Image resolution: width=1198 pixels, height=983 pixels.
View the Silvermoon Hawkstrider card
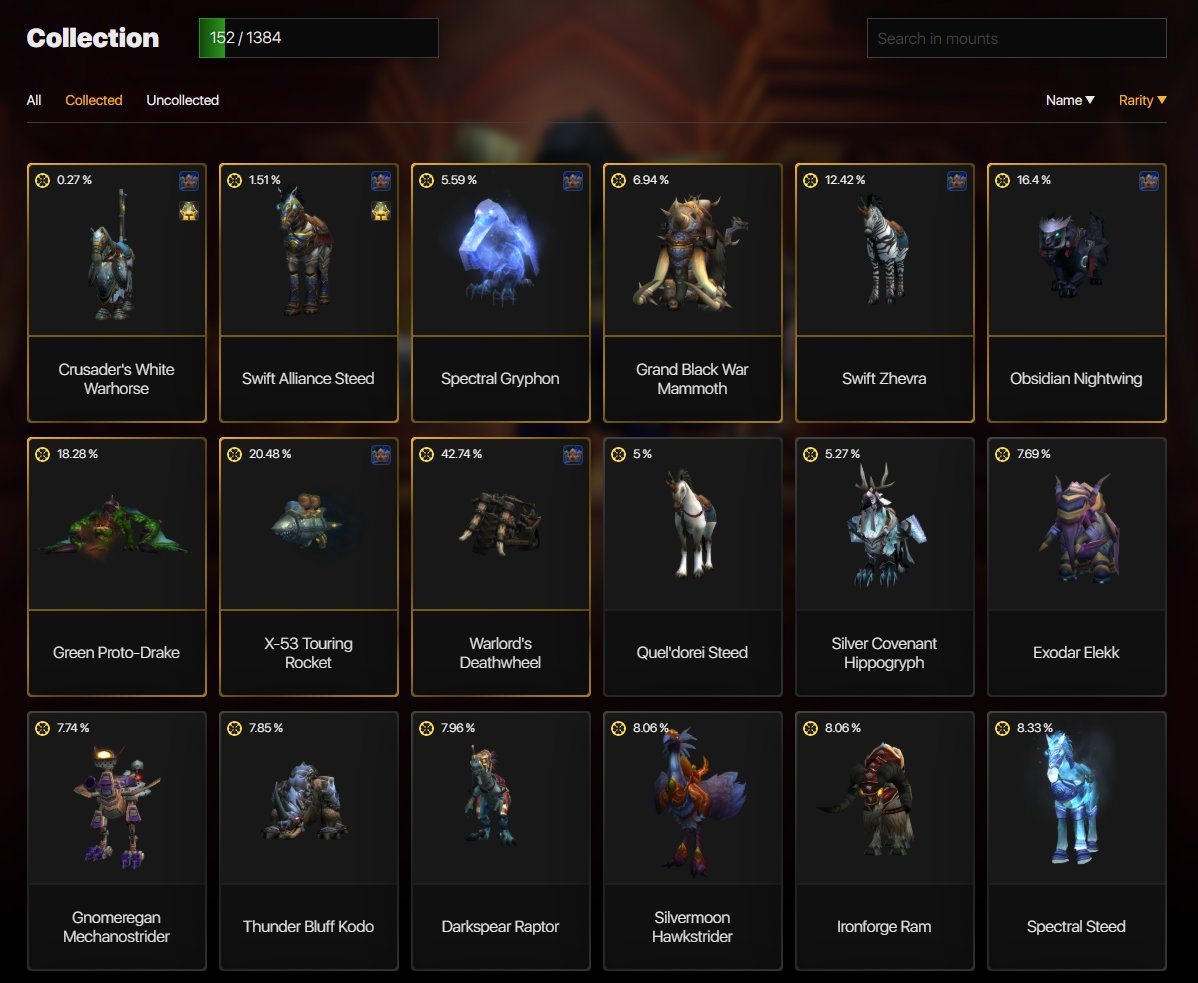[692, 840]
